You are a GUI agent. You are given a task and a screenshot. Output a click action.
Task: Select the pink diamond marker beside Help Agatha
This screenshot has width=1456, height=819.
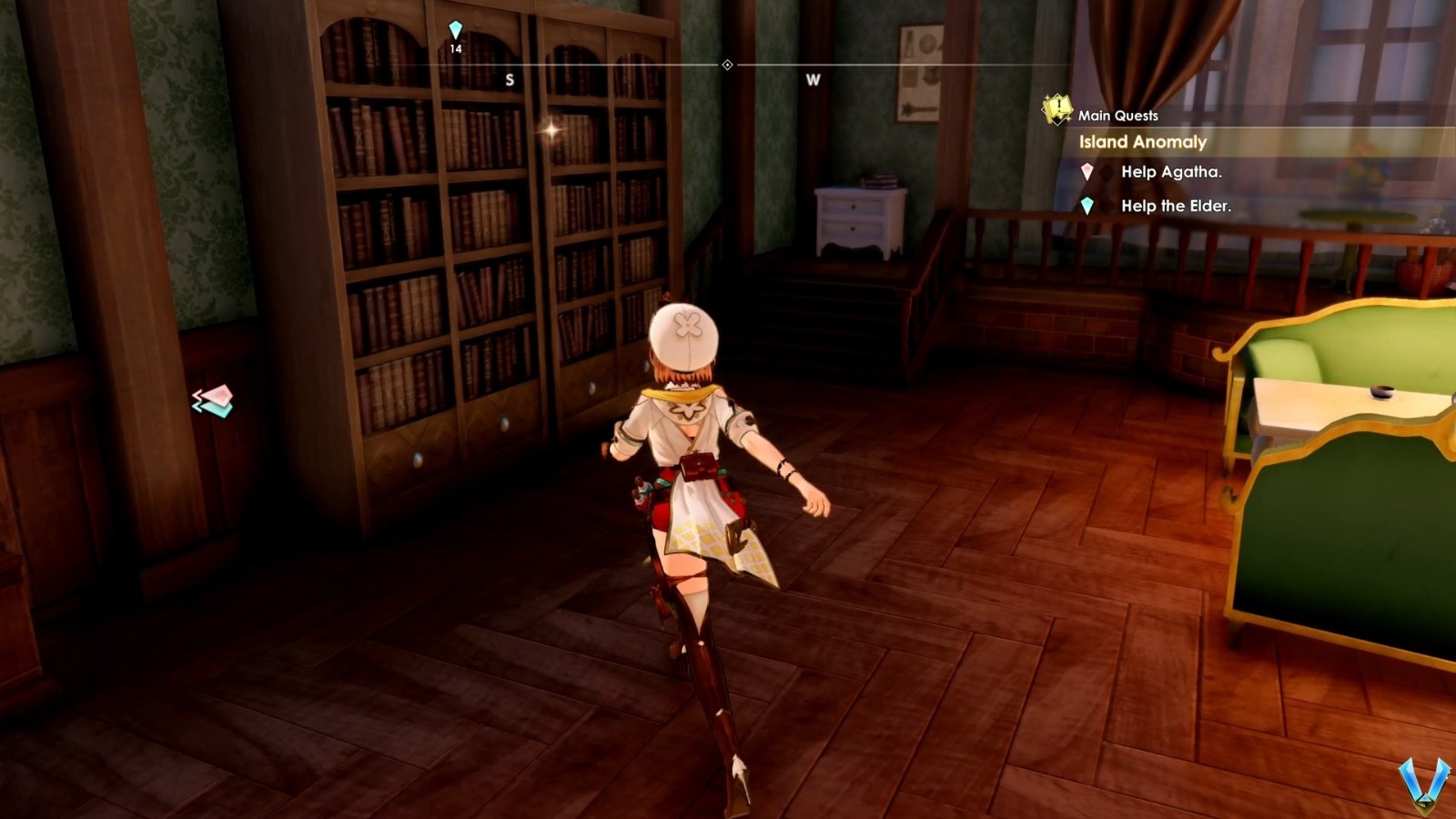tap(1087, 172)
